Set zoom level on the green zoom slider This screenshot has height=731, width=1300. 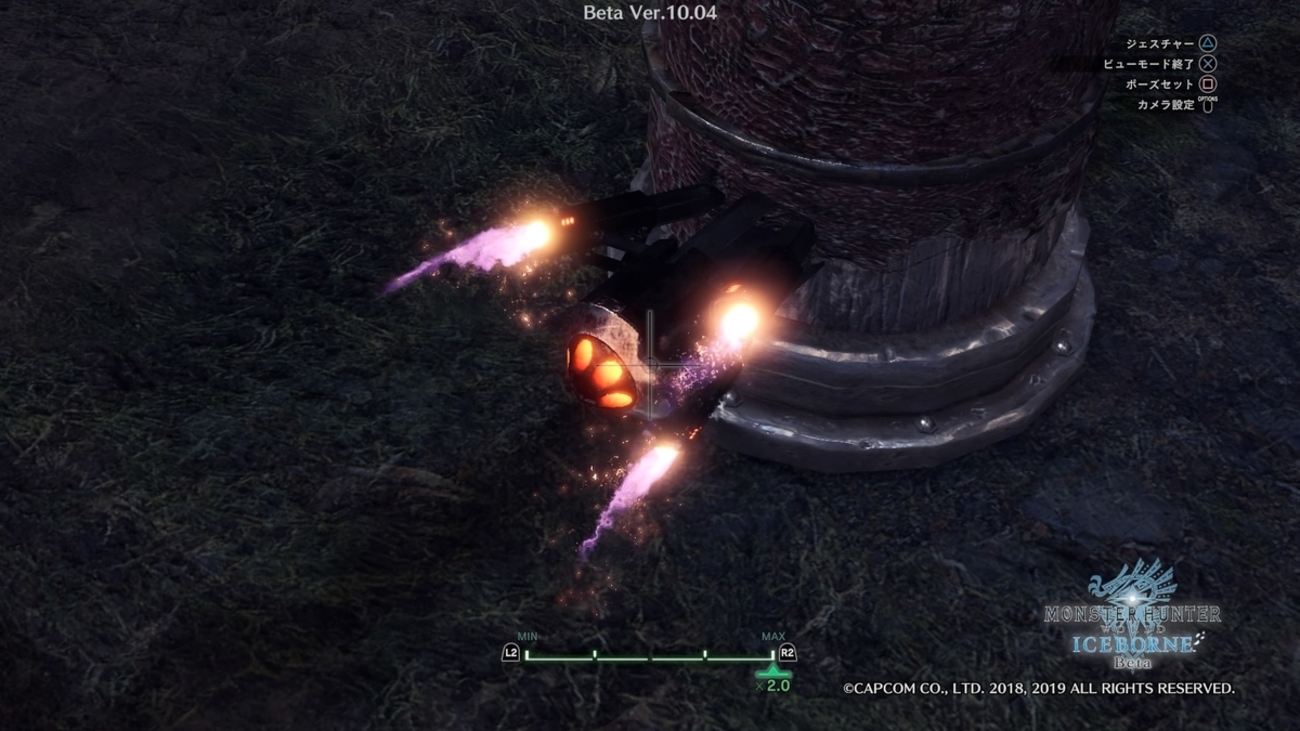(x=649, y=657)
